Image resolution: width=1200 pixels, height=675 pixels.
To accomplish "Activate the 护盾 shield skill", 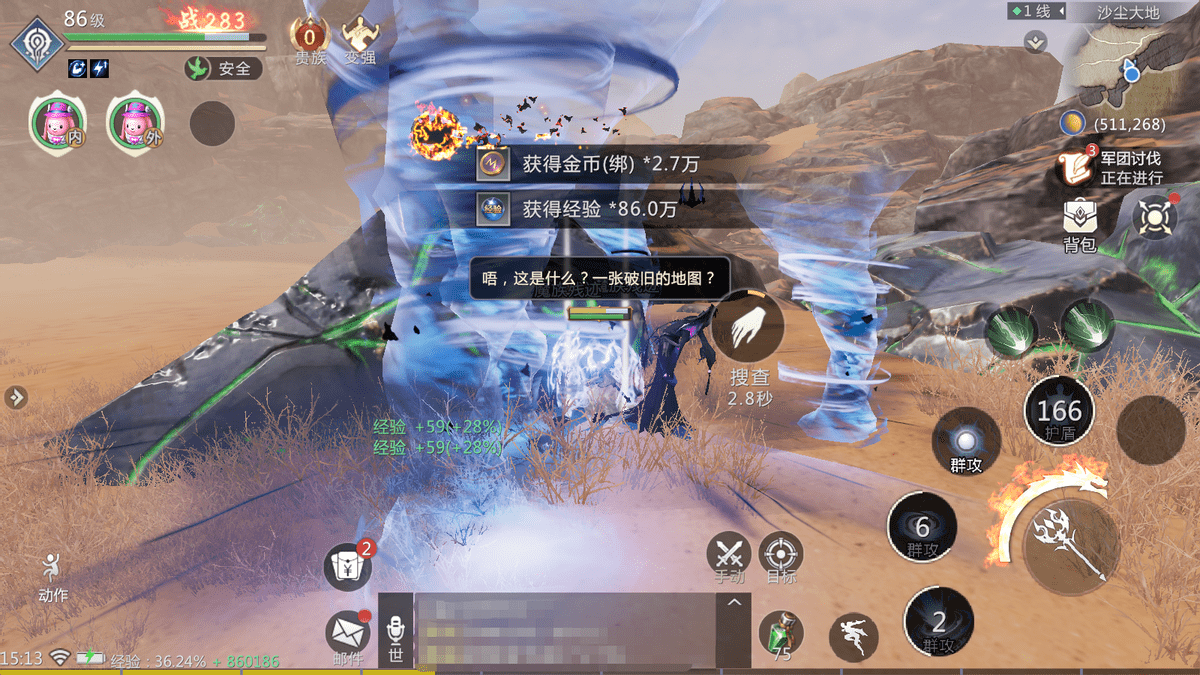I will (x=1059, y=412).
